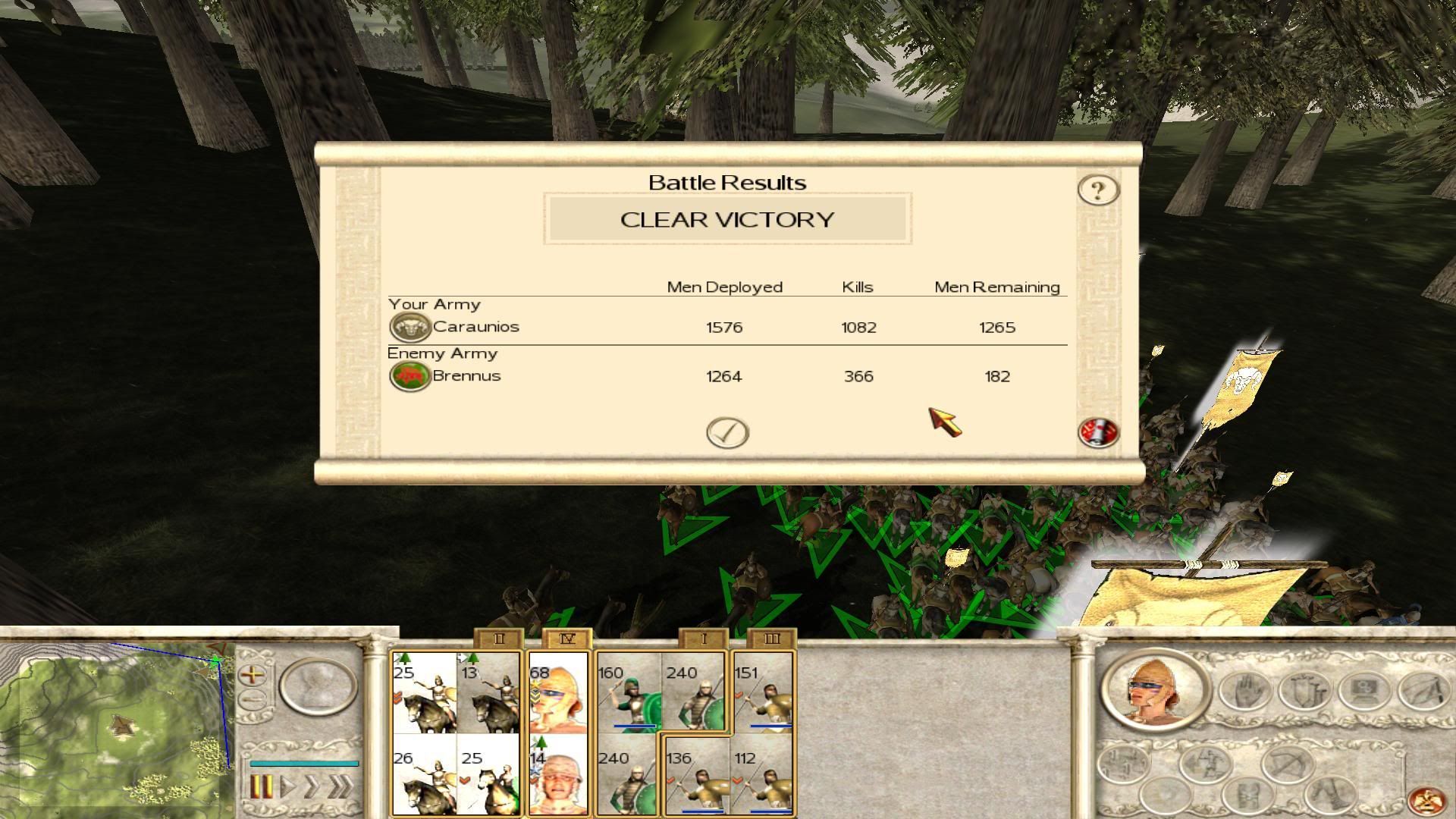
Task: Choose unit group II tab
Action: click(x=498, y=639)
